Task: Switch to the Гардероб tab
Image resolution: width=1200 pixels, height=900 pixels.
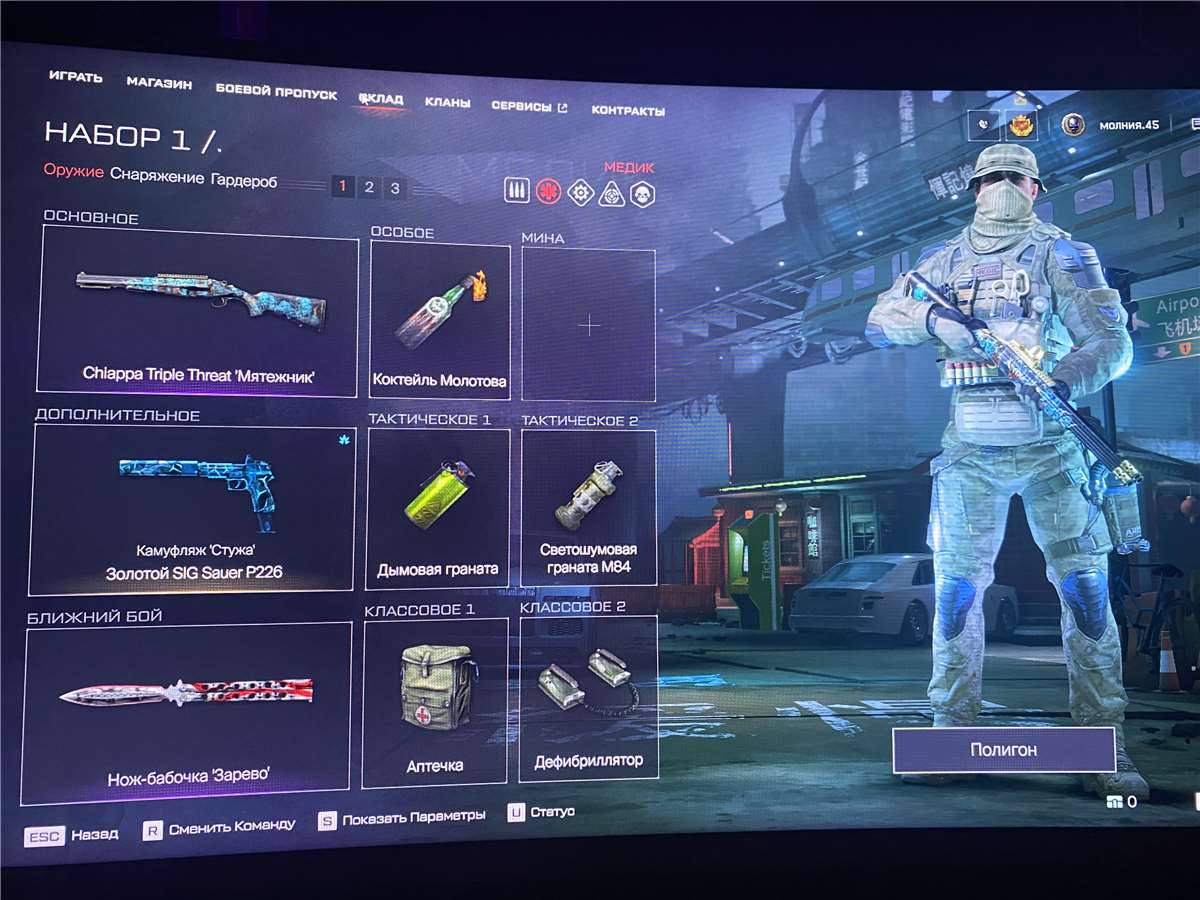Action: click(x=244, y=181)
